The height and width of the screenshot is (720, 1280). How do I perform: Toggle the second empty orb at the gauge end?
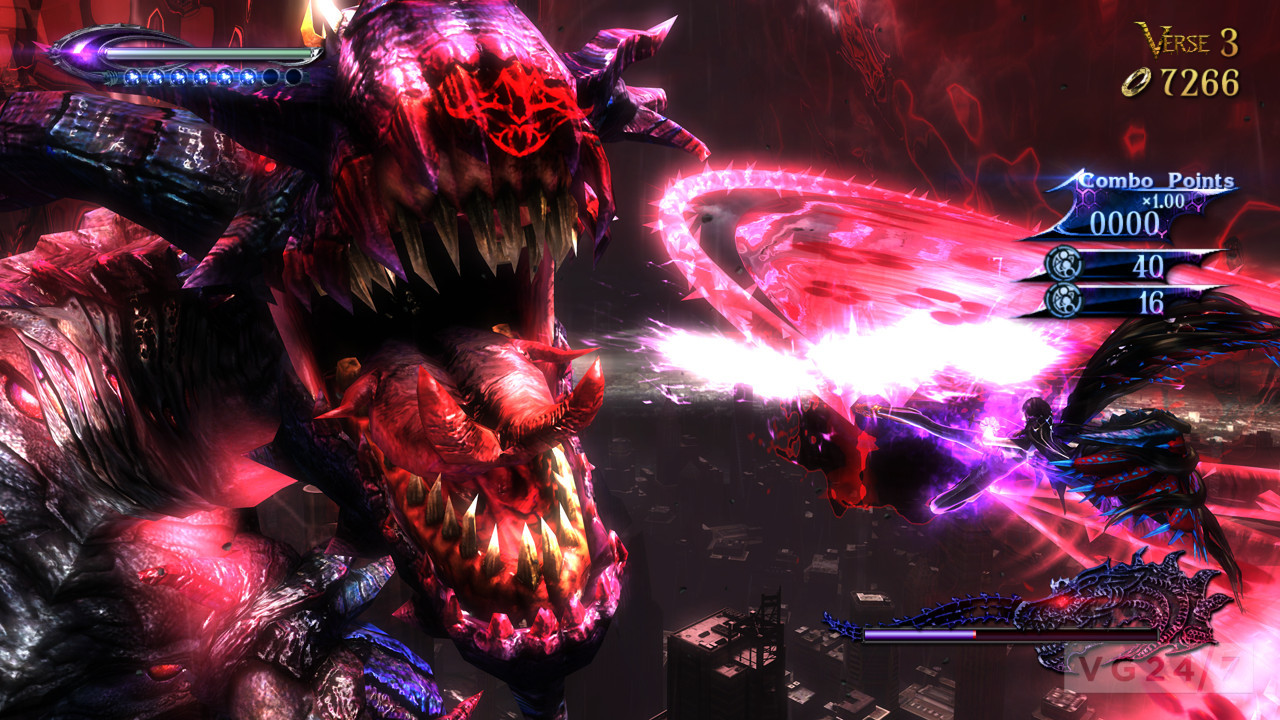point(293,78)
